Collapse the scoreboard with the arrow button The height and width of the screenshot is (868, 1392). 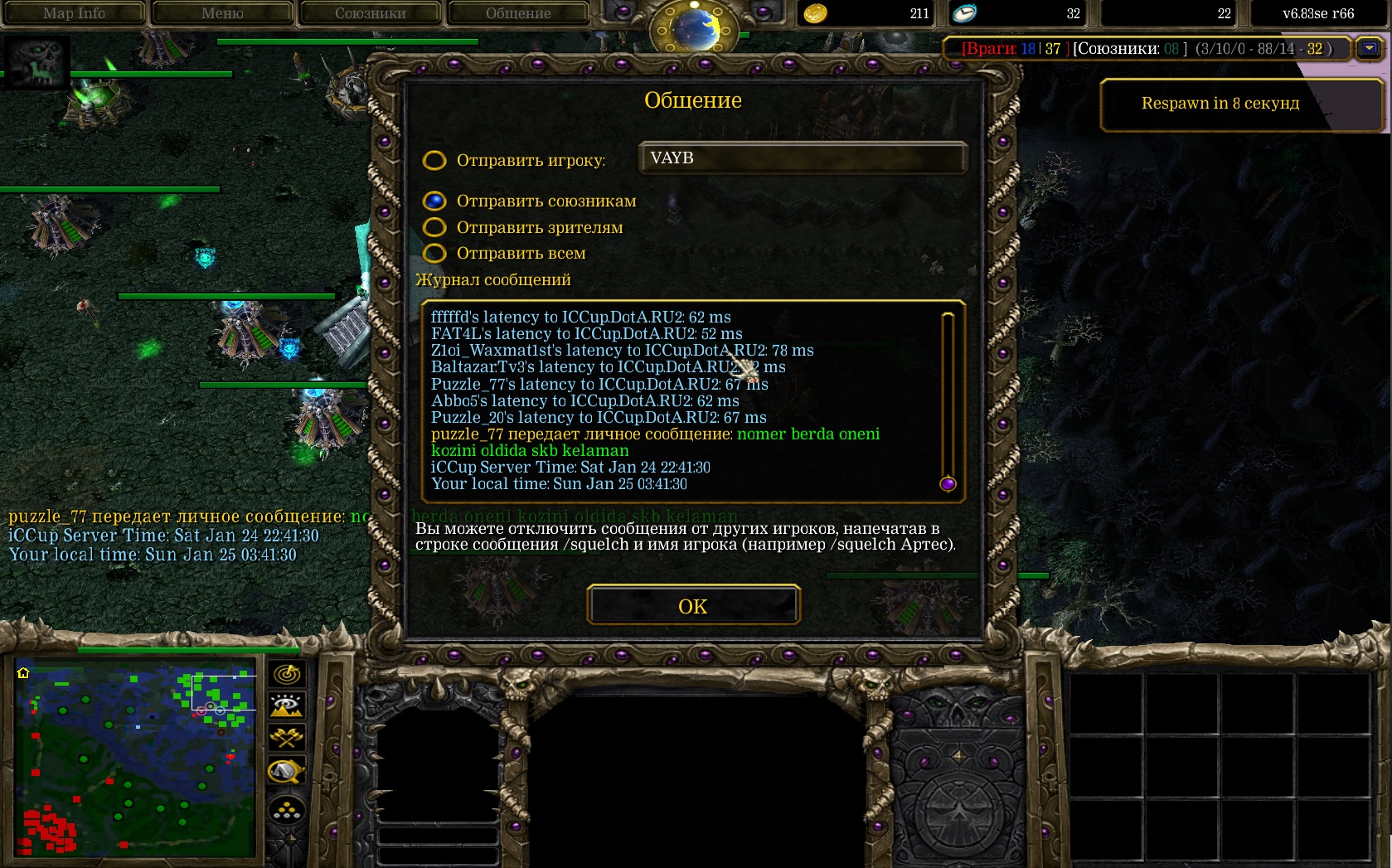pos(1370,49)
